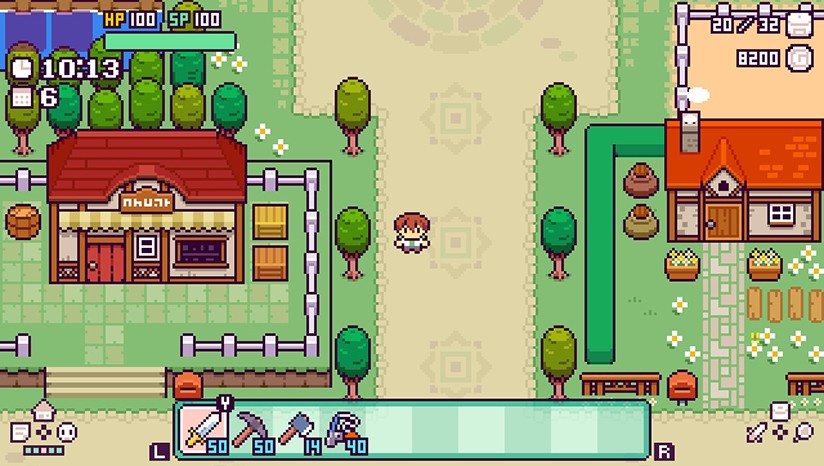The image size is (824, 466).
Task: Equip the pickaxe tool slot
Action: point(252,430)
